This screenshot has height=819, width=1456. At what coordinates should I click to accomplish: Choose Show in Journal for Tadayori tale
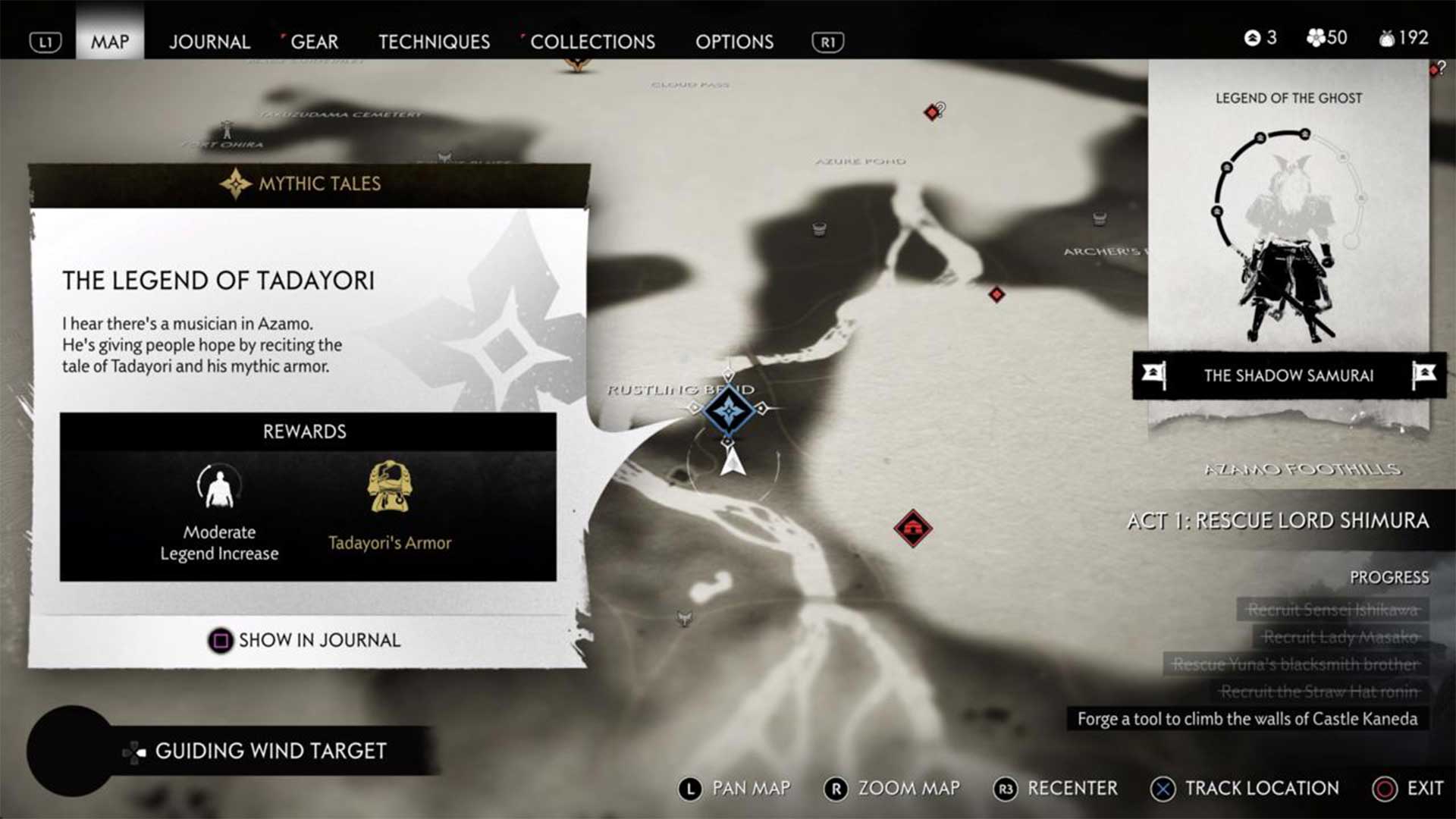pyautogui.click(x=305, y=640)
